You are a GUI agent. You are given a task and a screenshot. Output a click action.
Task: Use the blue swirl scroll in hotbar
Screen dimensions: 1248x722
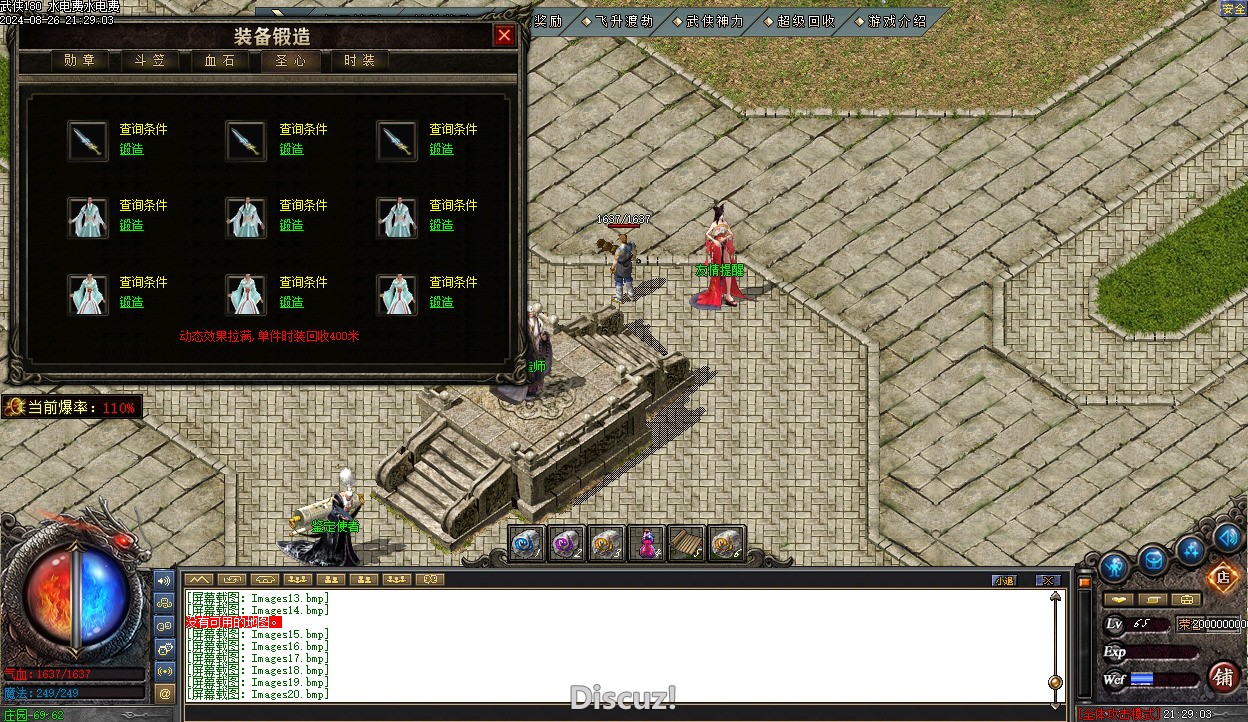(527, 543)
